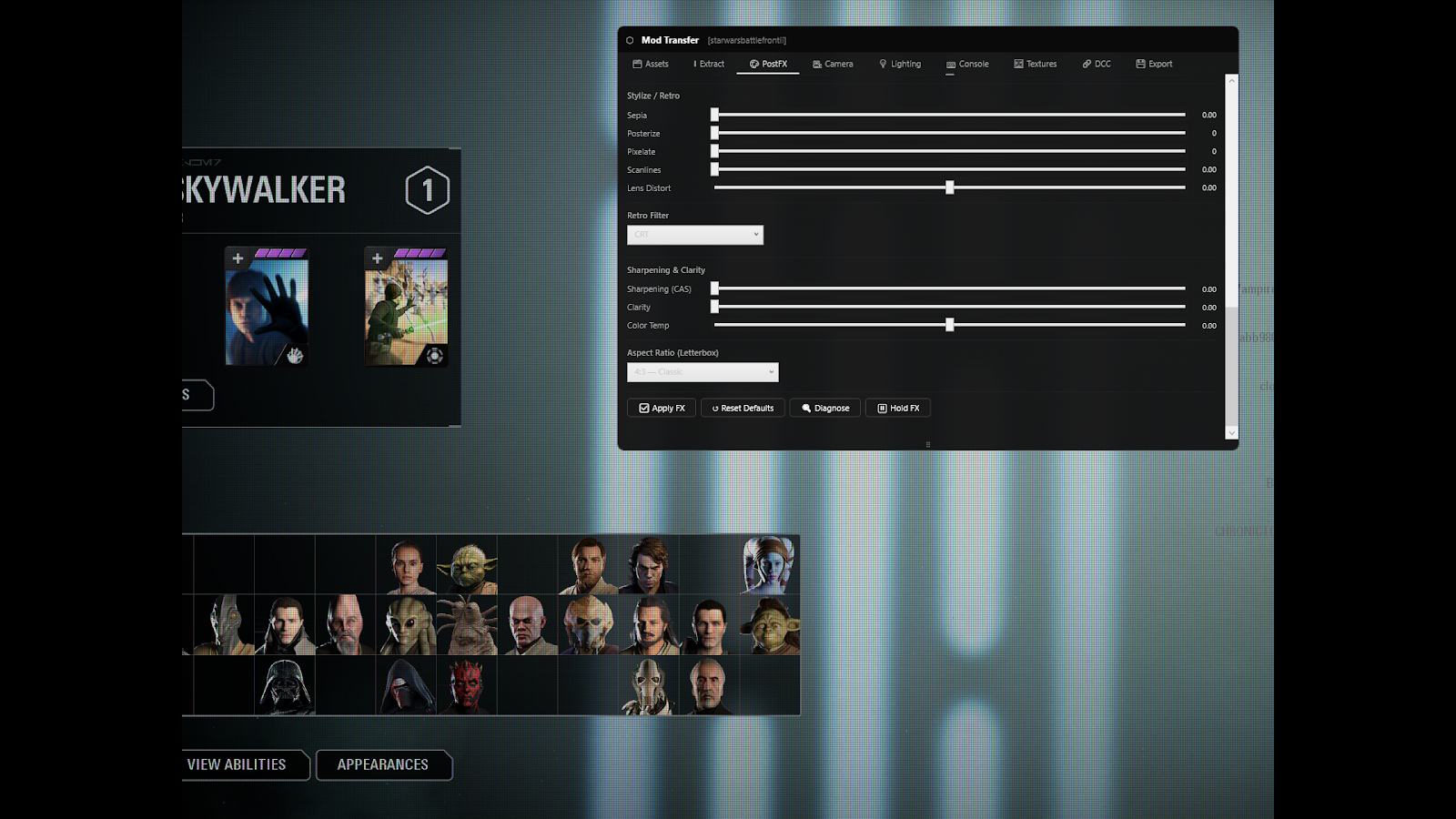Toggle Apply FX on
The width and height of the screenshot is (1456, 819).
[662, 408]
